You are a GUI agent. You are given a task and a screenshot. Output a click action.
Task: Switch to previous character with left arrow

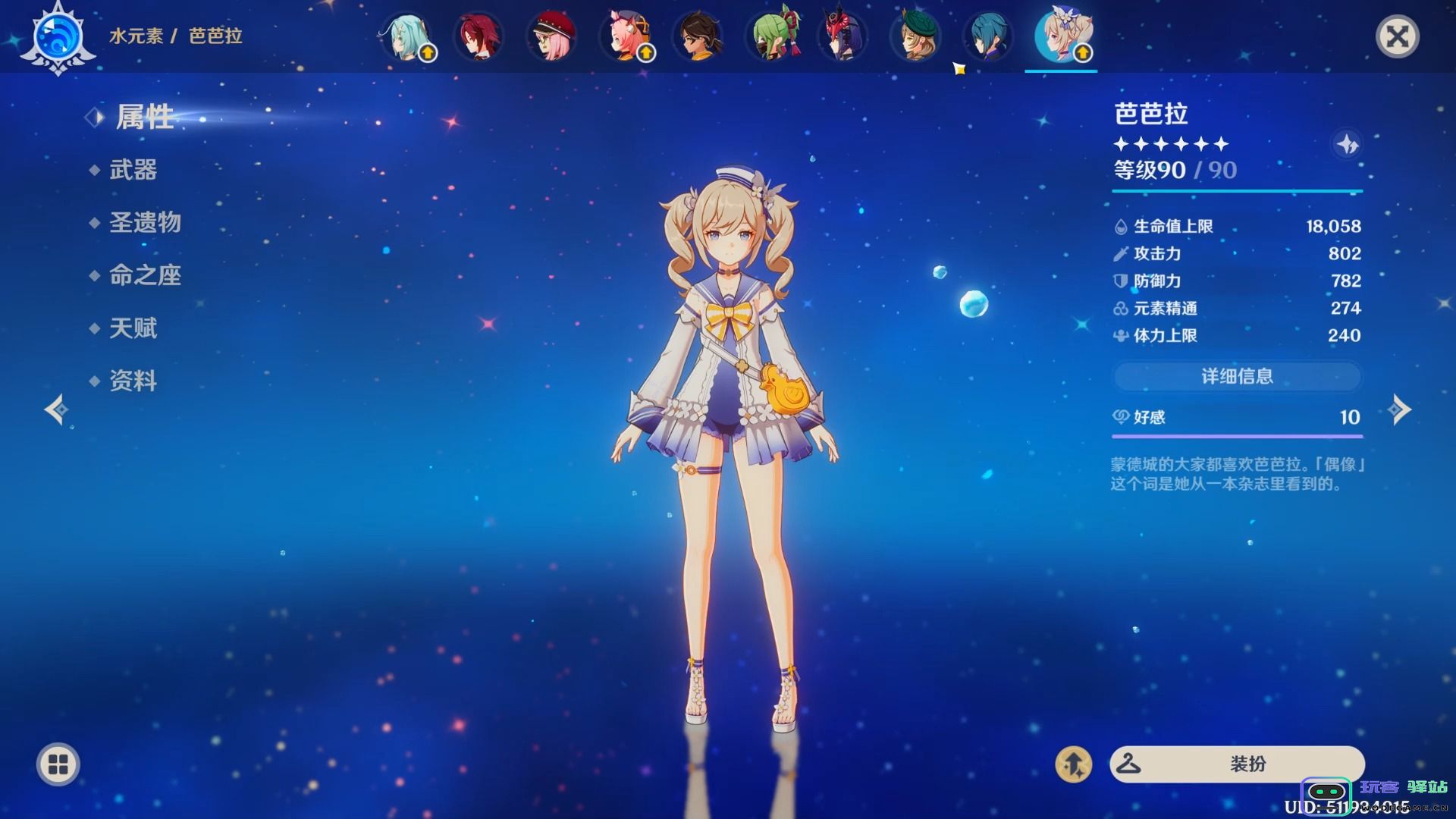pyautogui.click(x=56, y=409)
